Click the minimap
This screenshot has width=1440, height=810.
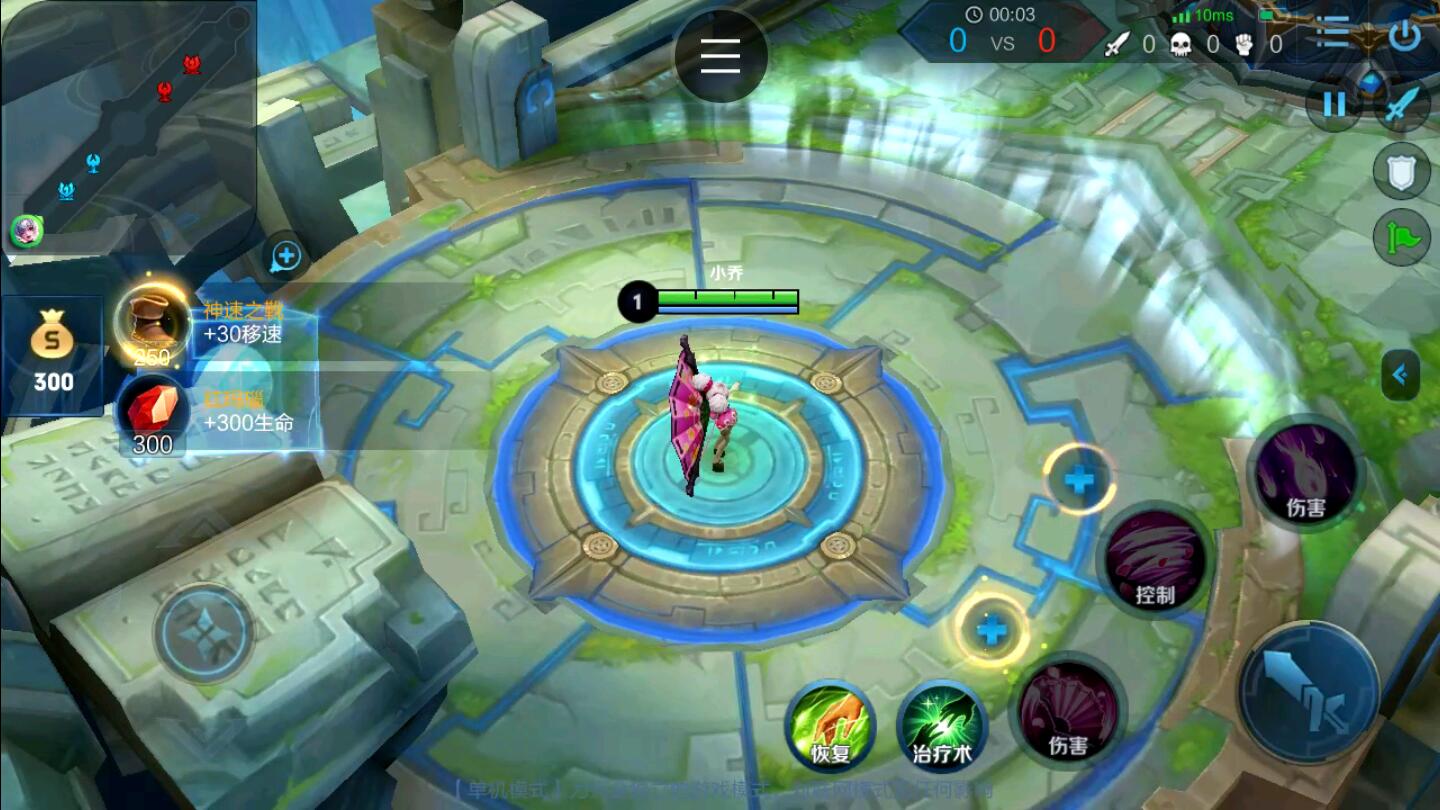click(x=128, y=125)
